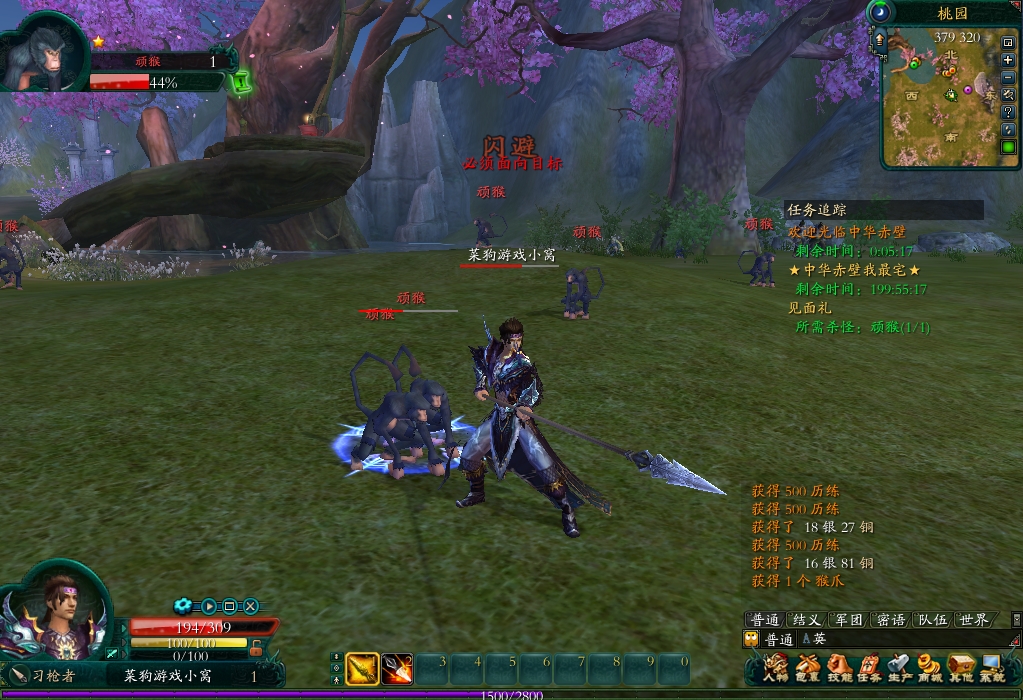Toggle the orange padlock beside the energy bar

pos(256,647)
